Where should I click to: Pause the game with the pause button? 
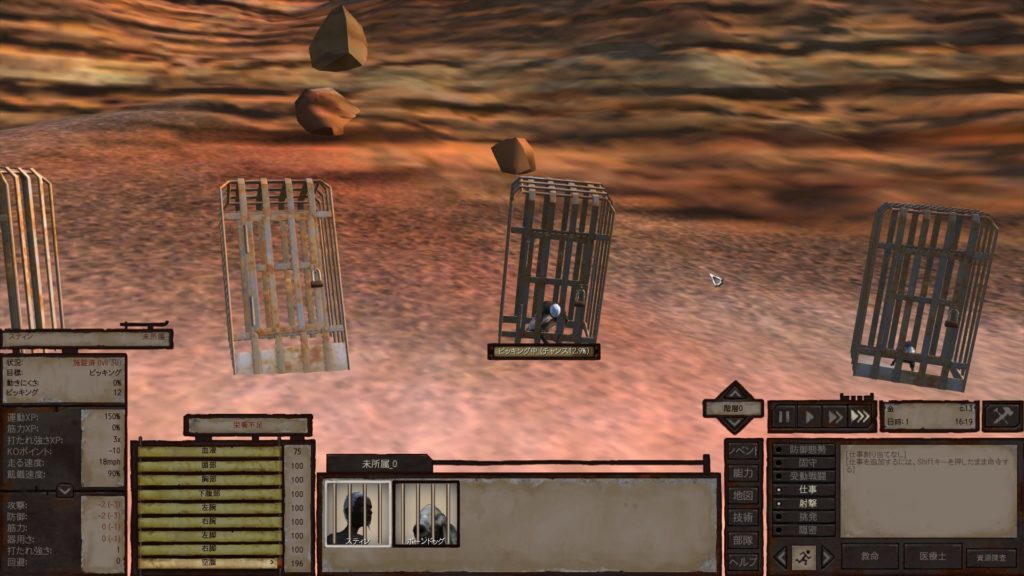point(785,416)
